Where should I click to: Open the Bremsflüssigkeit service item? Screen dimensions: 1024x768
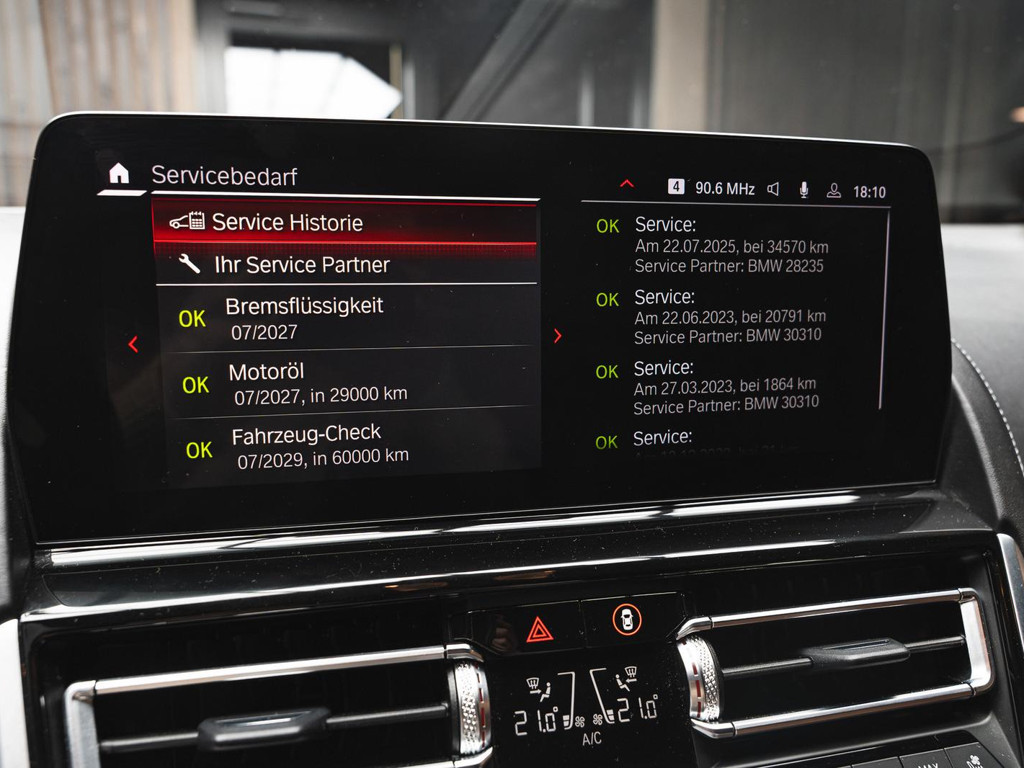point(345,318)
